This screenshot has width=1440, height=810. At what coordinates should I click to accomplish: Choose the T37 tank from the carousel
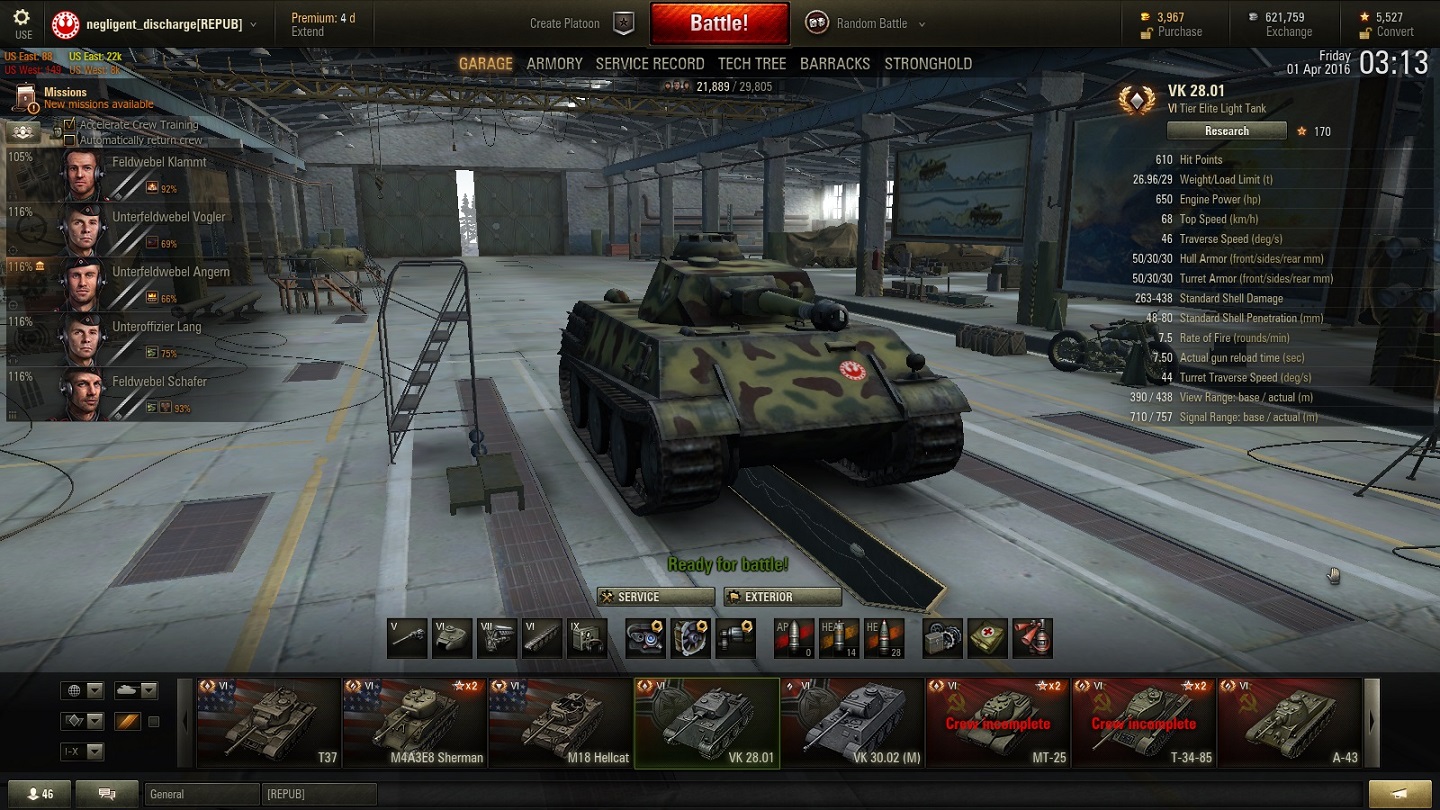[269, 724]
